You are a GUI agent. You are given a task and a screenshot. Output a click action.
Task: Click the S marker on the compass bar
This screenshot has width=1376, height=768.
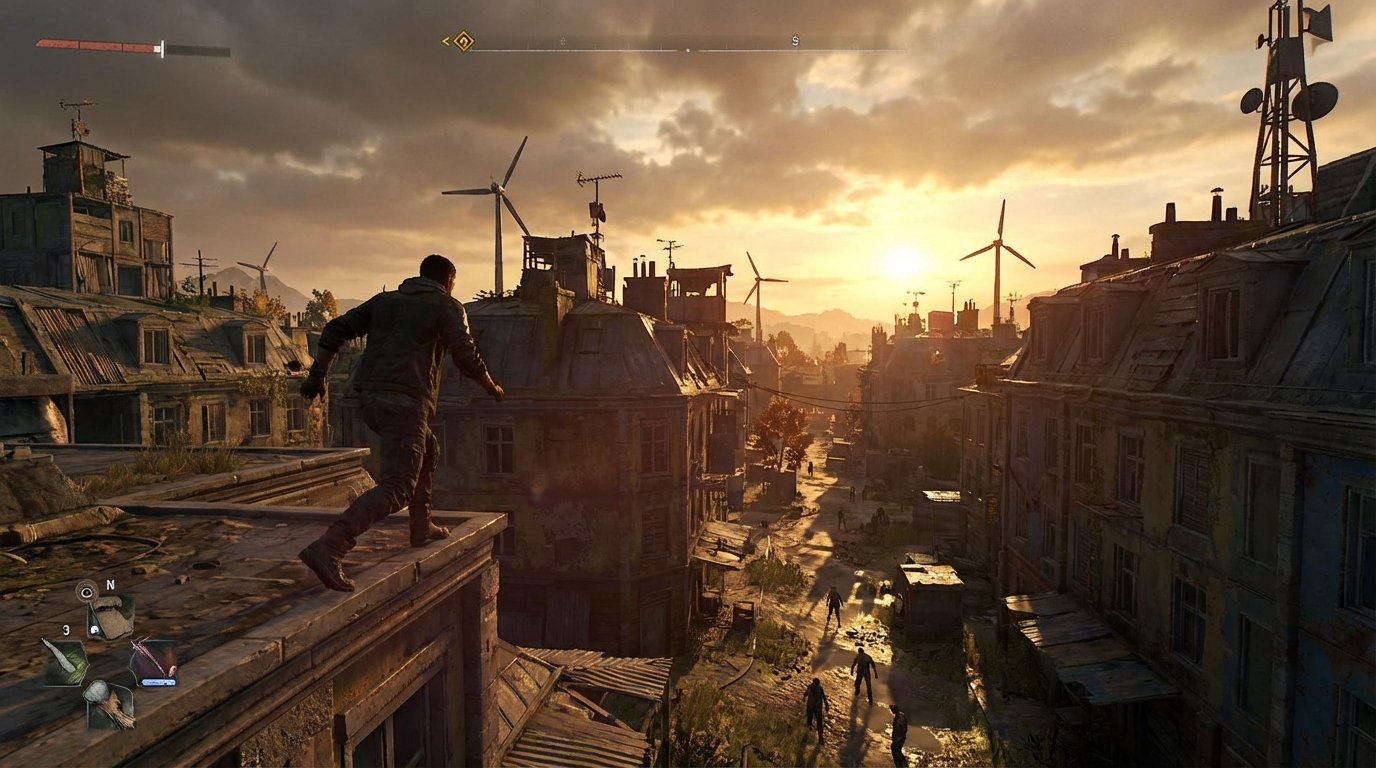[794, 42]
